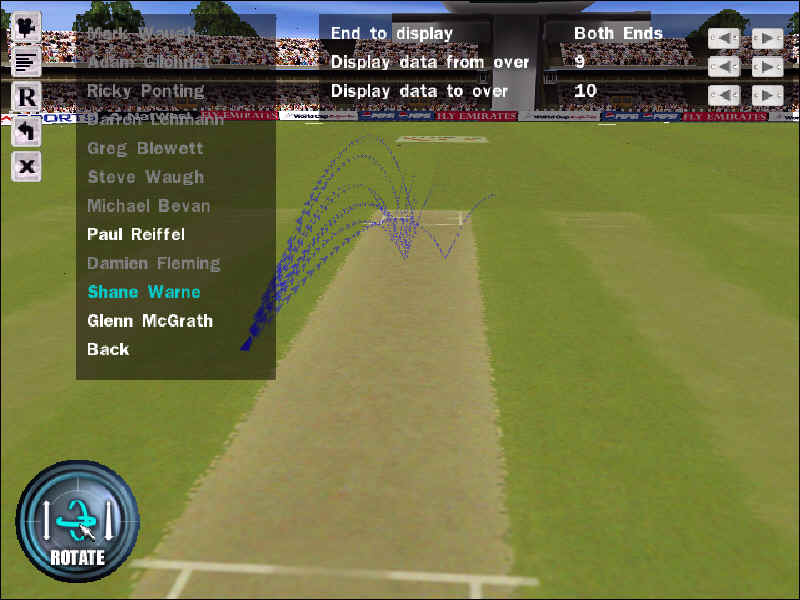
Task: Select Ricky Ponting in the player list
Action: click(145, 91)
